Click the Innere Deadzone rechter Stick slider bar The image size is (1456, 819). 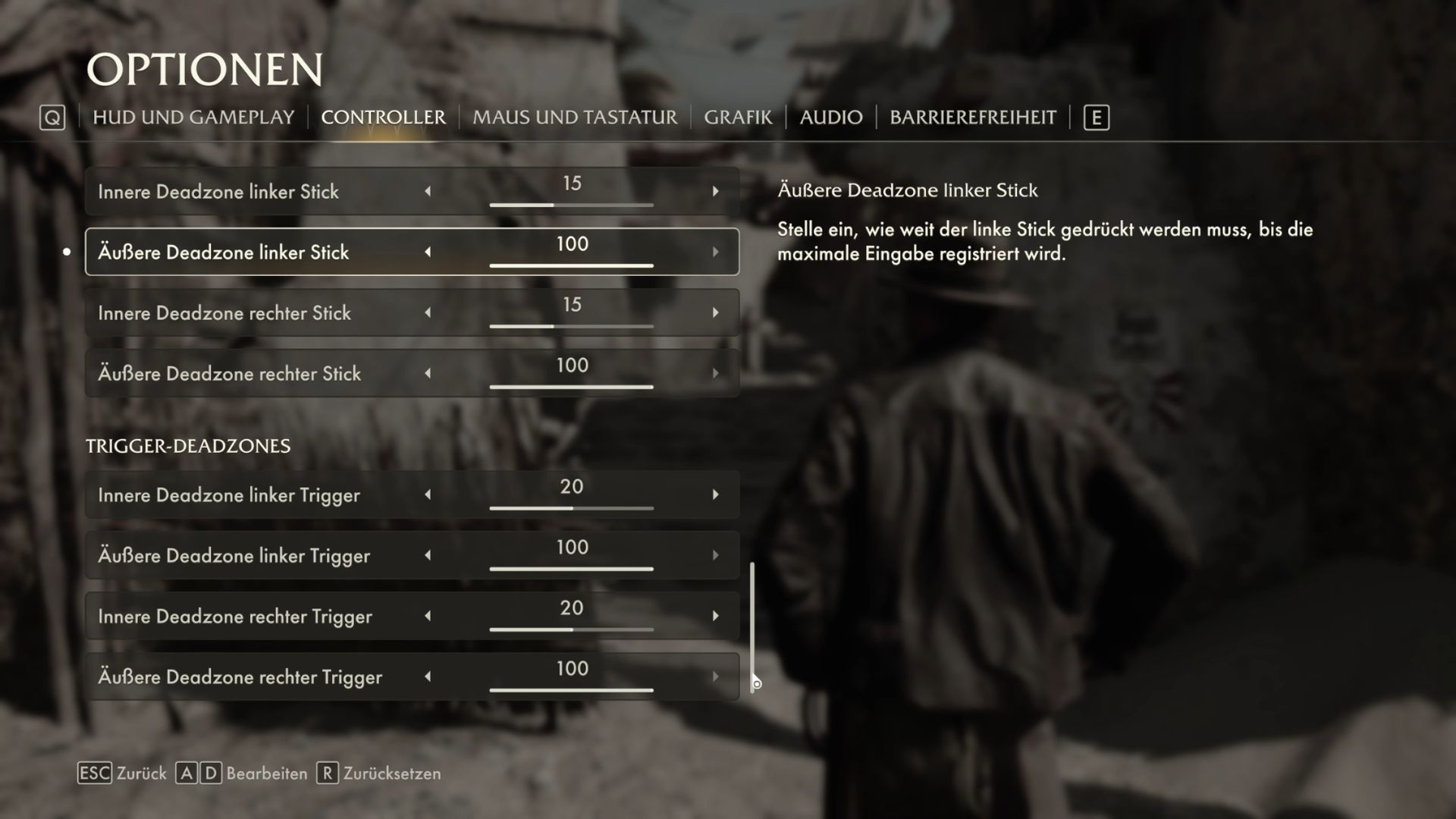point(571,326)
